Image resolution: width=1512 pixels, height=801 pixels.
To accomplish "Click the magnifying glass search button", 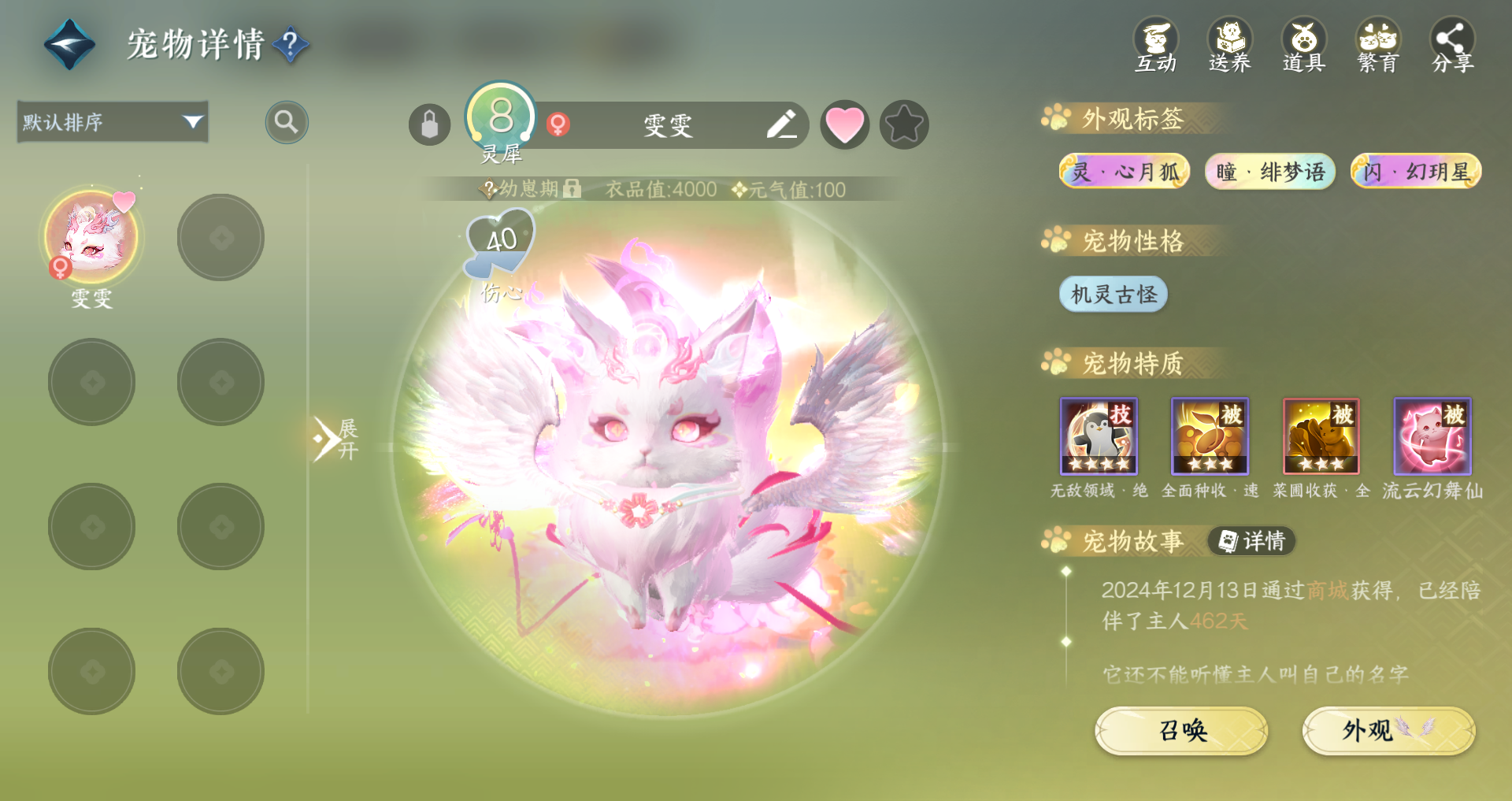I will (286, 122).
